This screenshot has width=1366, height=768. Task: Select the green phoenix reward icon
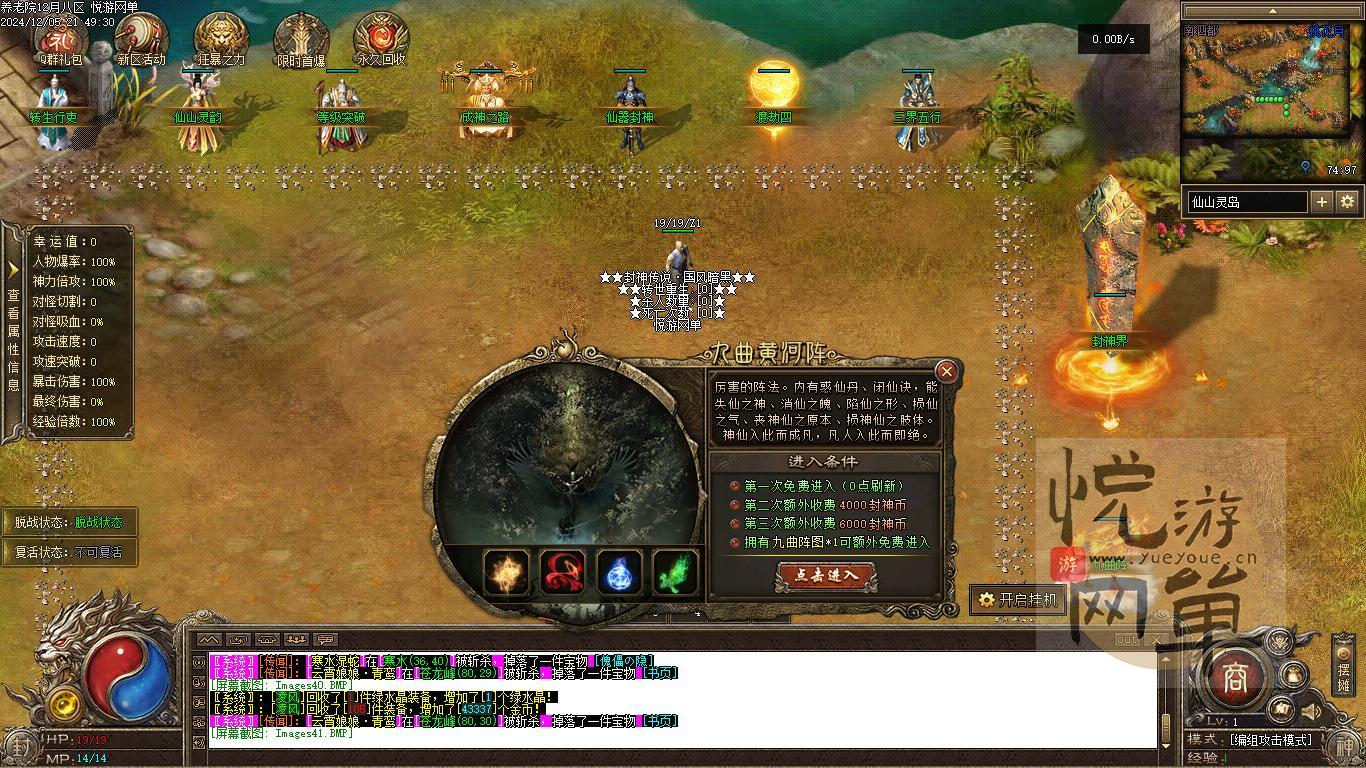pos(676,573)
